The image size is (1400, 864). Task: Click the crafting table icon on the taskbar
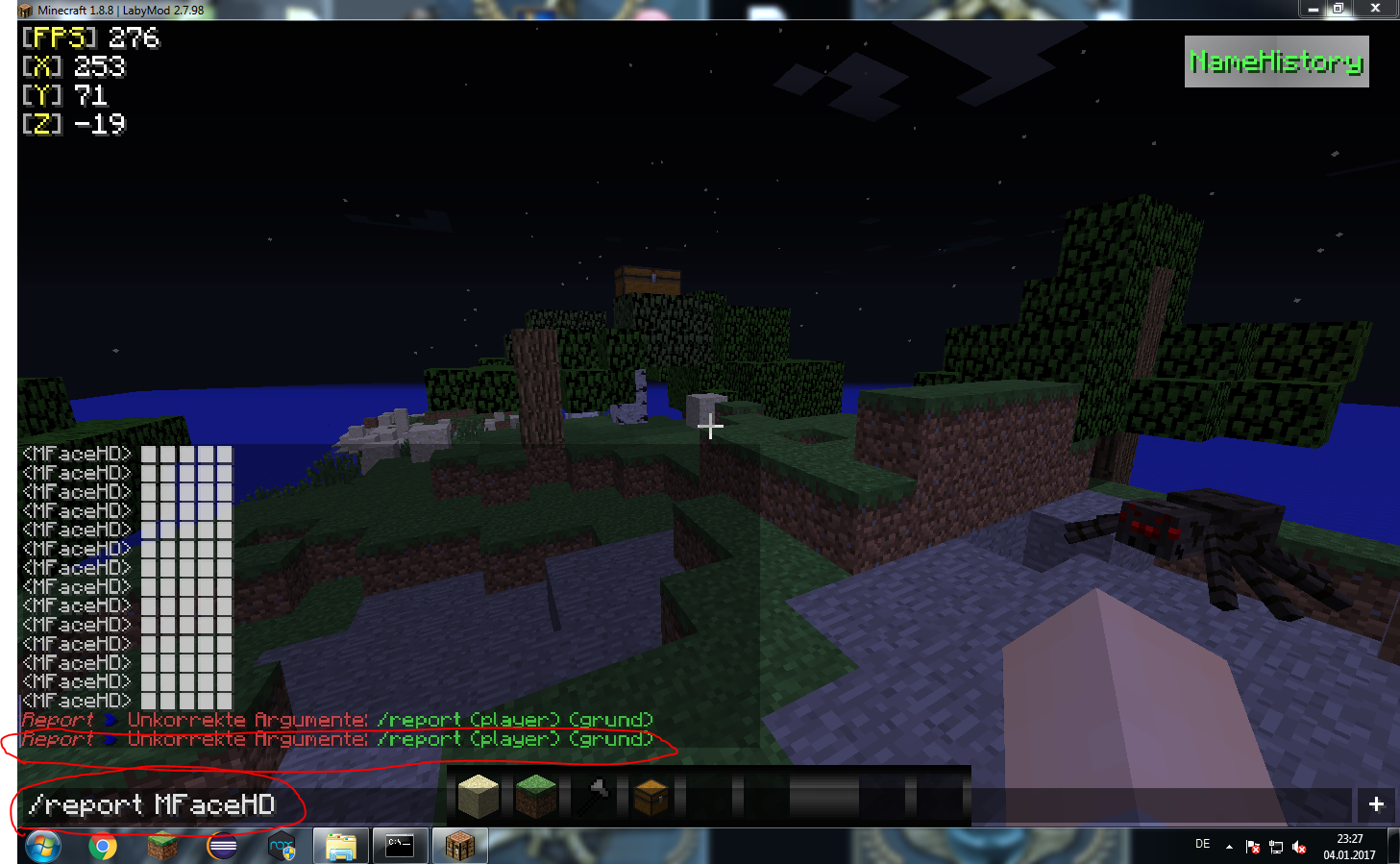(459, 846)
